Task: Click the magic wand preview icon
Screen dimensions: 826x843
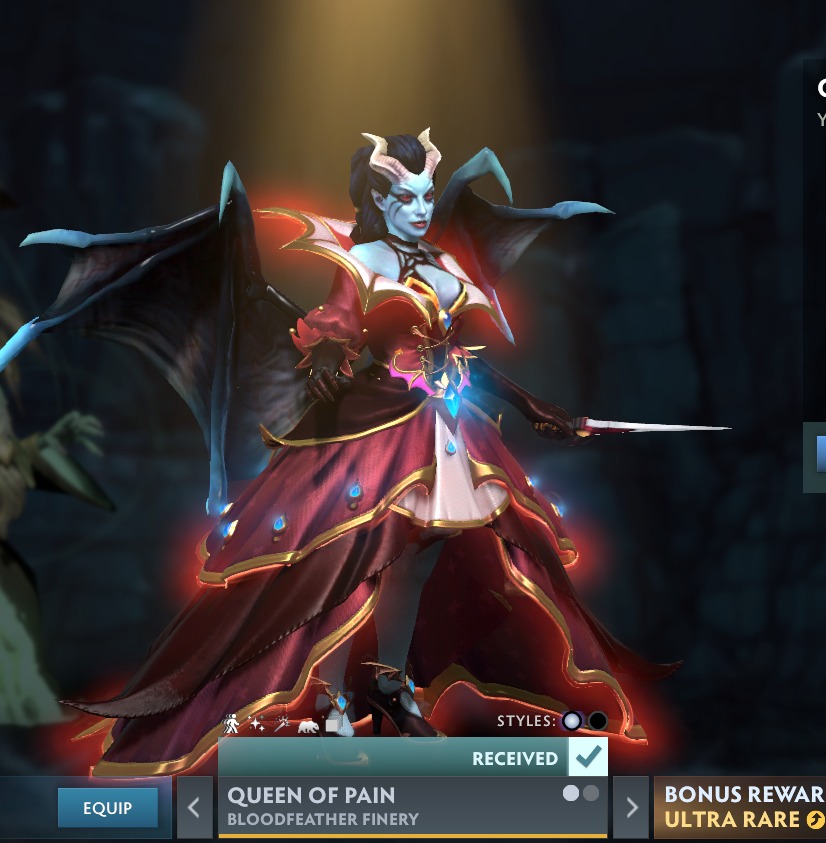Action: click(282, 723)
